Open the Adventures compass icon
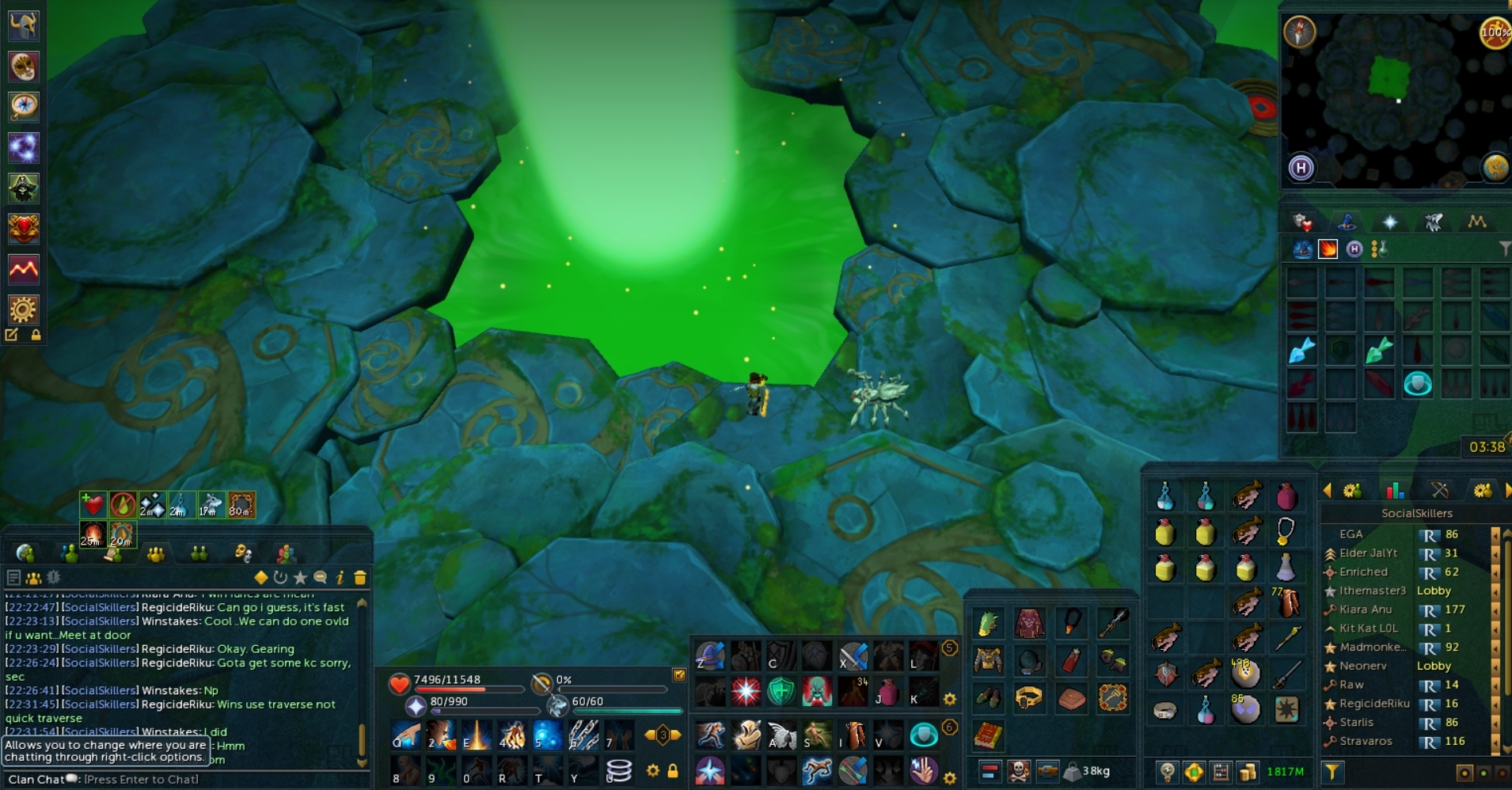1512x790 pixels. point(24,107)
